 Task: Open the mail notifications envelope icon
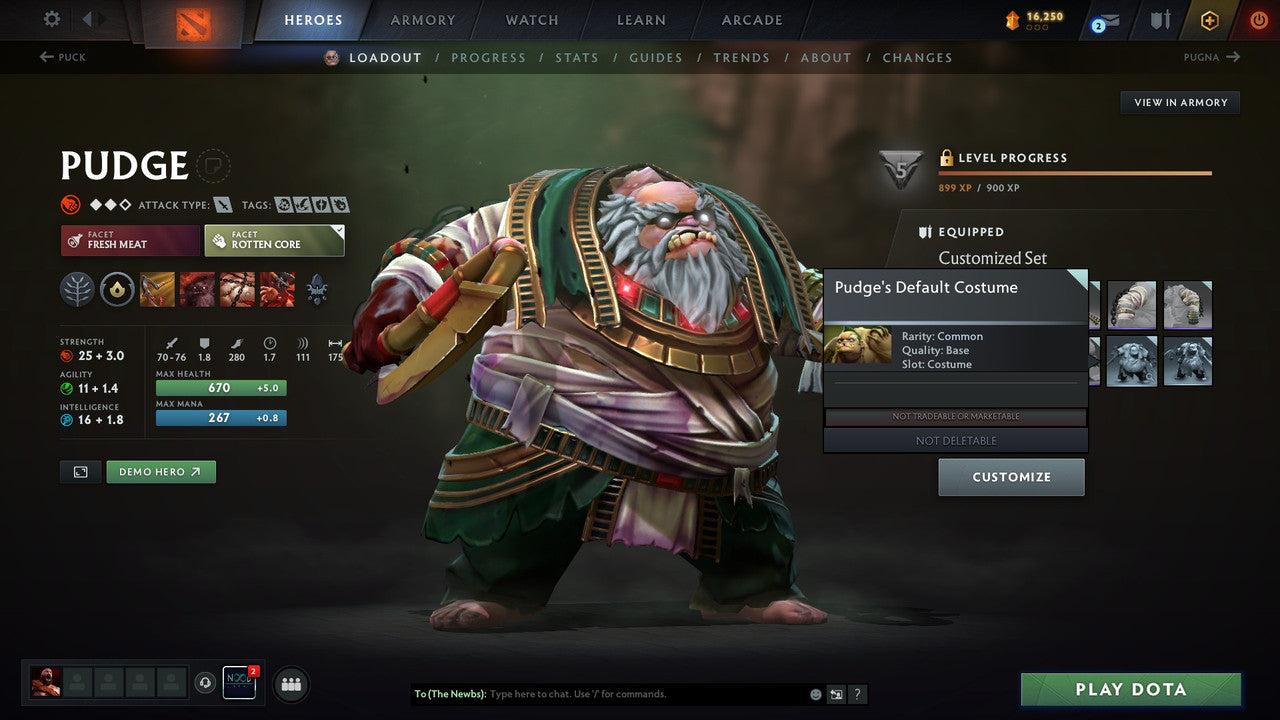tap(1105, 19)
